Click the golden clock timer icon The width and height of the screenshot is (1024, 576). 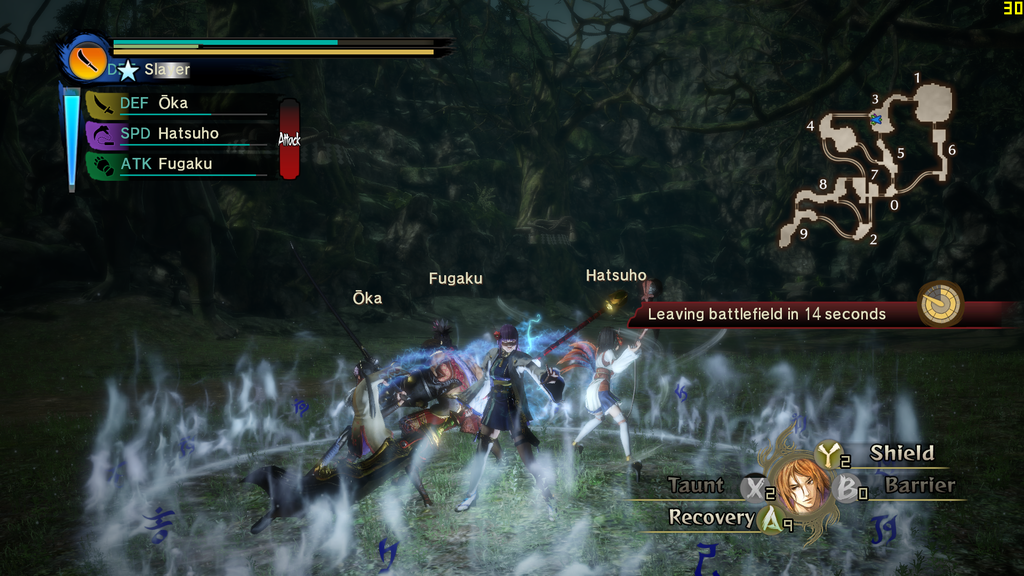[x=941, y=304]
